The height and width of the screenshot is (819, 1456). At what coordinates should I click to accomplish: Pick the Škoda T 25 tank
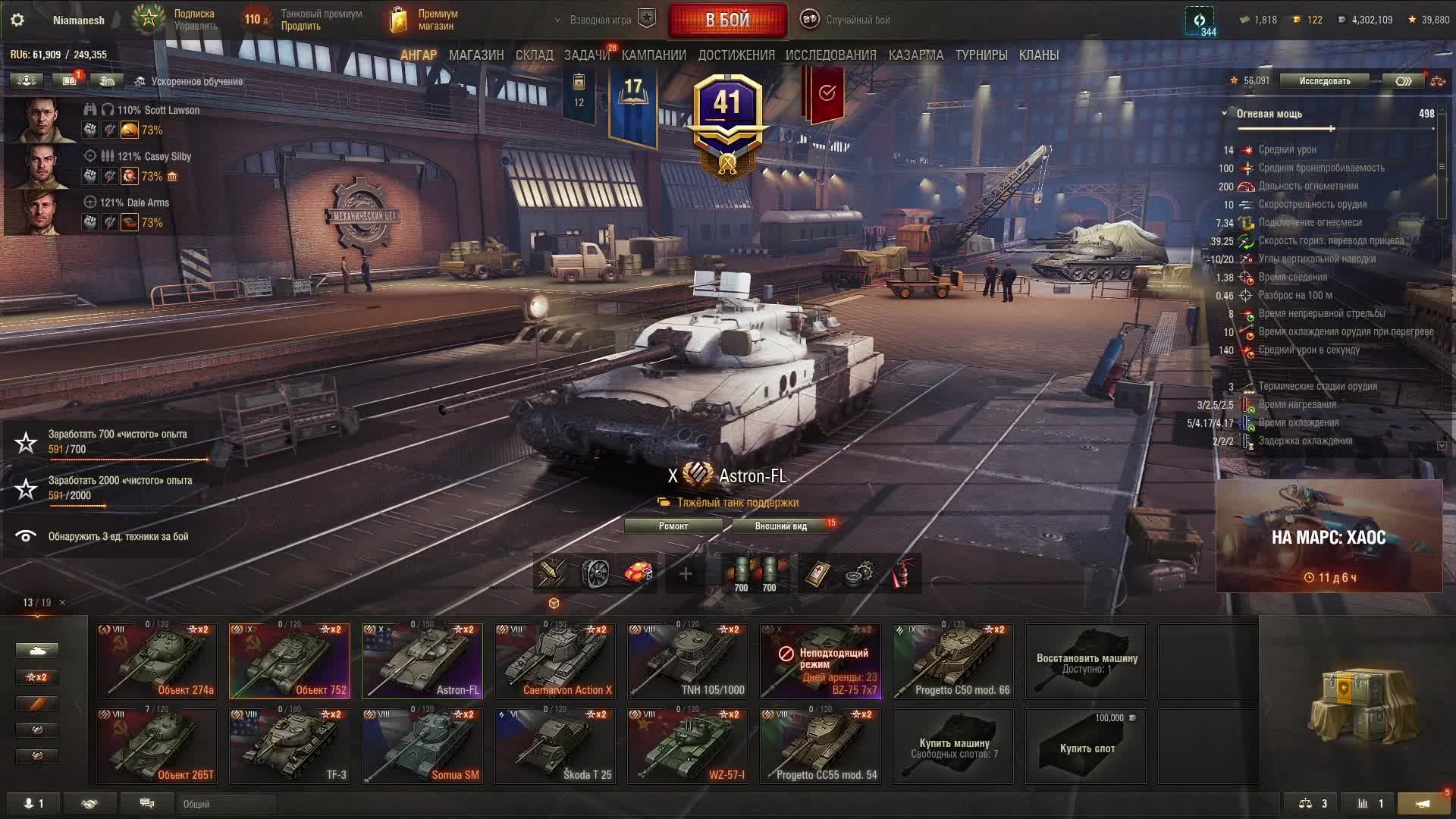coord(555,745)
